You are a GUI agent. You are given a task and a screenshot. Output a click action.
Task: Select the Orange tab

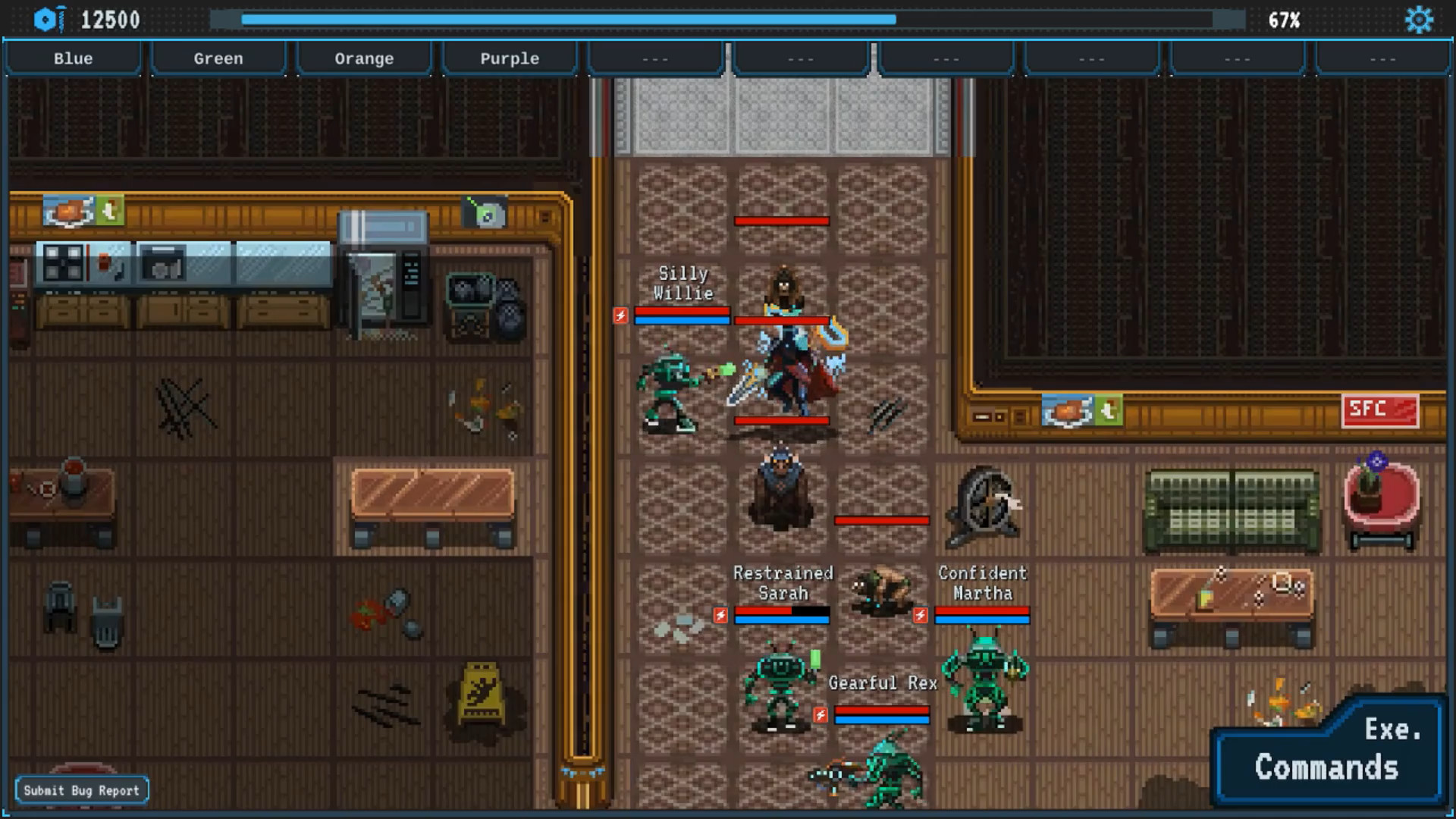[364, 58]
